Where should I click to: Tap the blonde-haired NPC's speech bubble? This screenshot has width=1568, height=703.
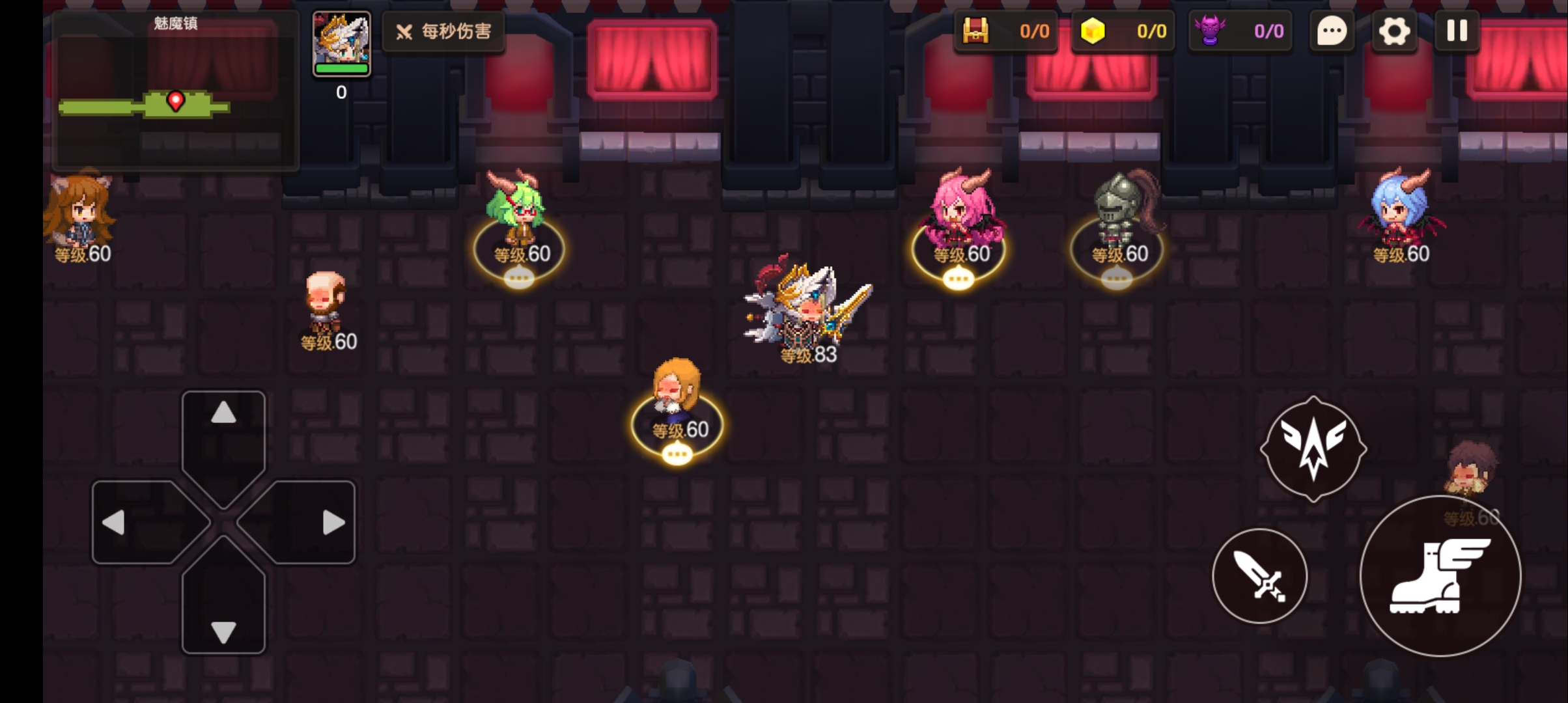[677, 454]
